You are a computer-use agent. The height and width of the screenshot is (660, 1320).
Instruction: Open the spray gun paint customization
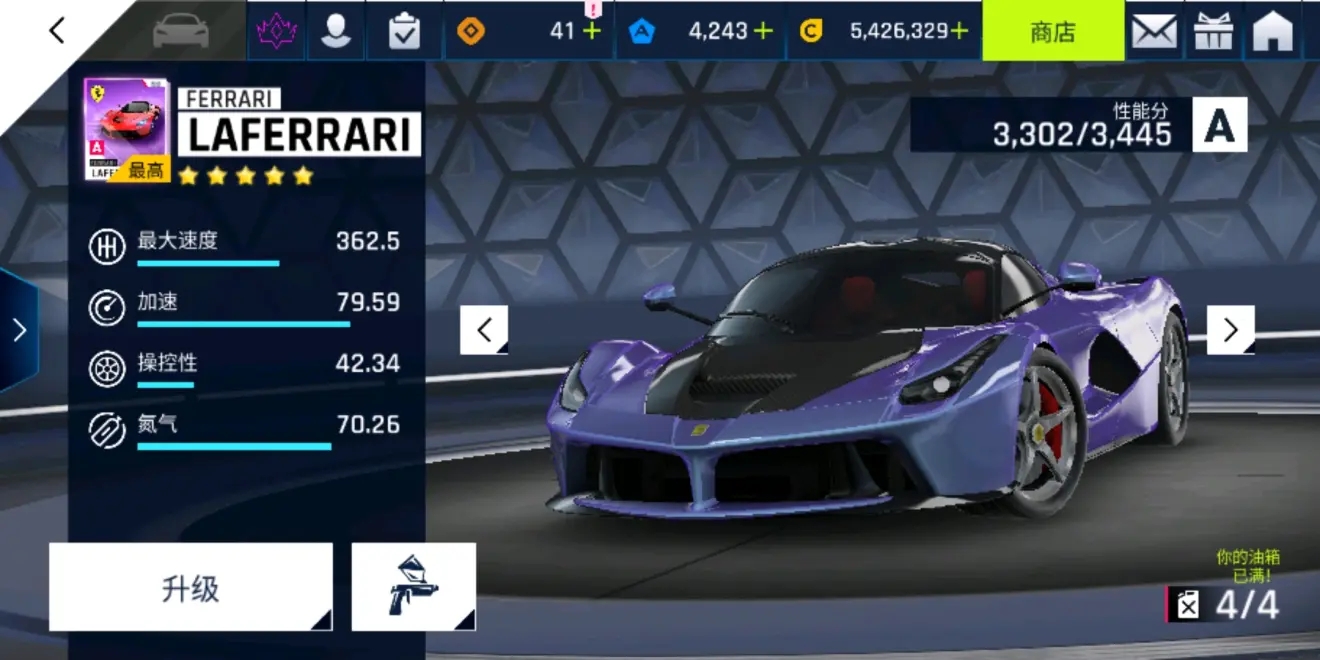[x=413, y=587]
